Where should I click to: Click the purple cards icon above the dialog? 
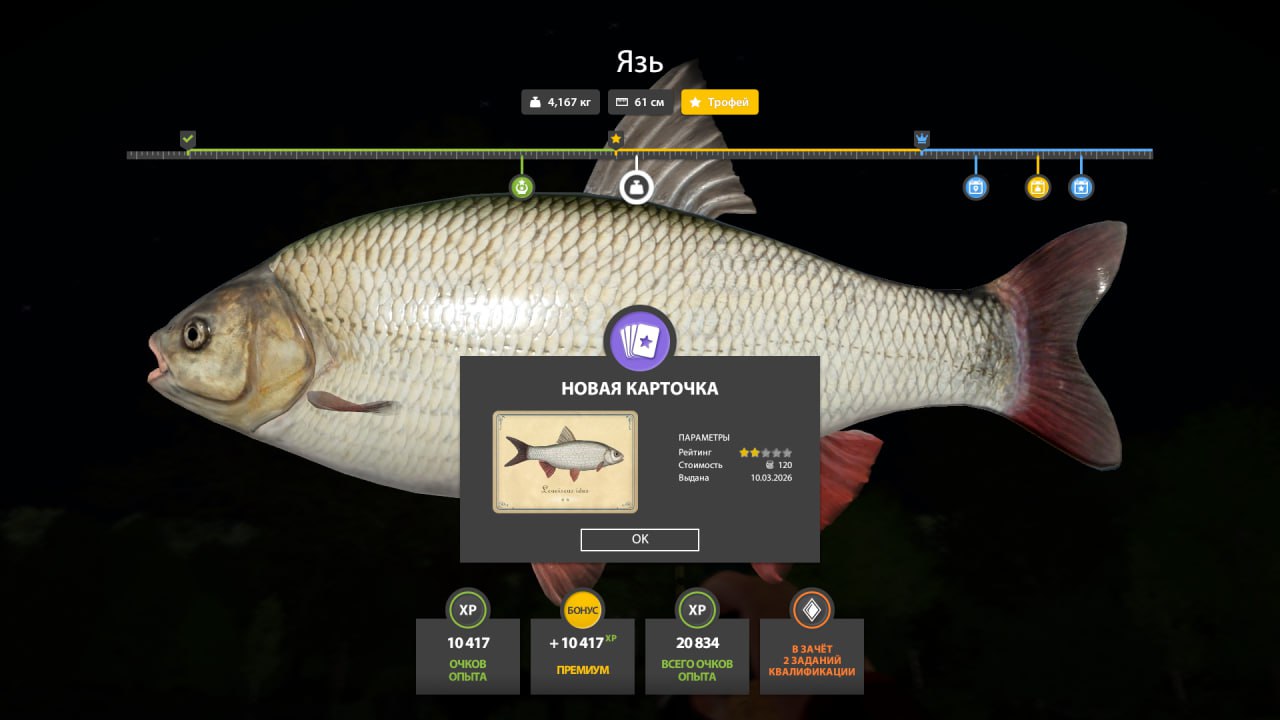click(x=640, y=342)
